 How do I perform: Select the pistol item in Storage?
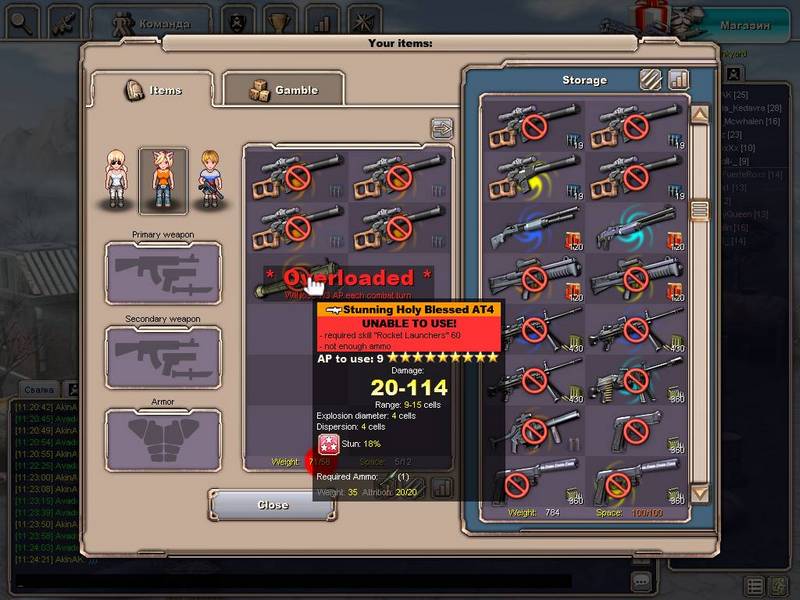637,430
